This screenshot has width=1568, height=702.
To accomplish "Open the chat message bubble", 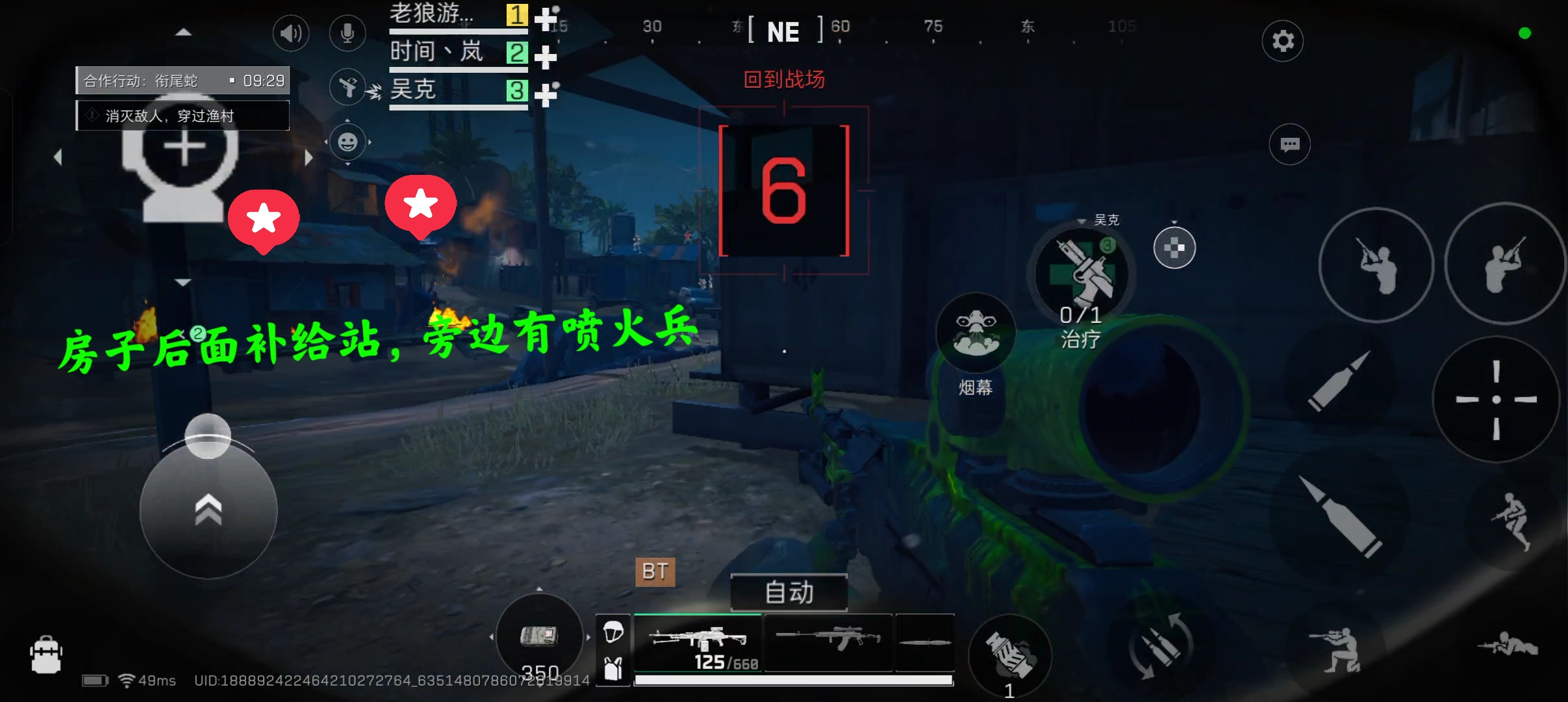I will pyautogui.click(x=1289, y=144).
